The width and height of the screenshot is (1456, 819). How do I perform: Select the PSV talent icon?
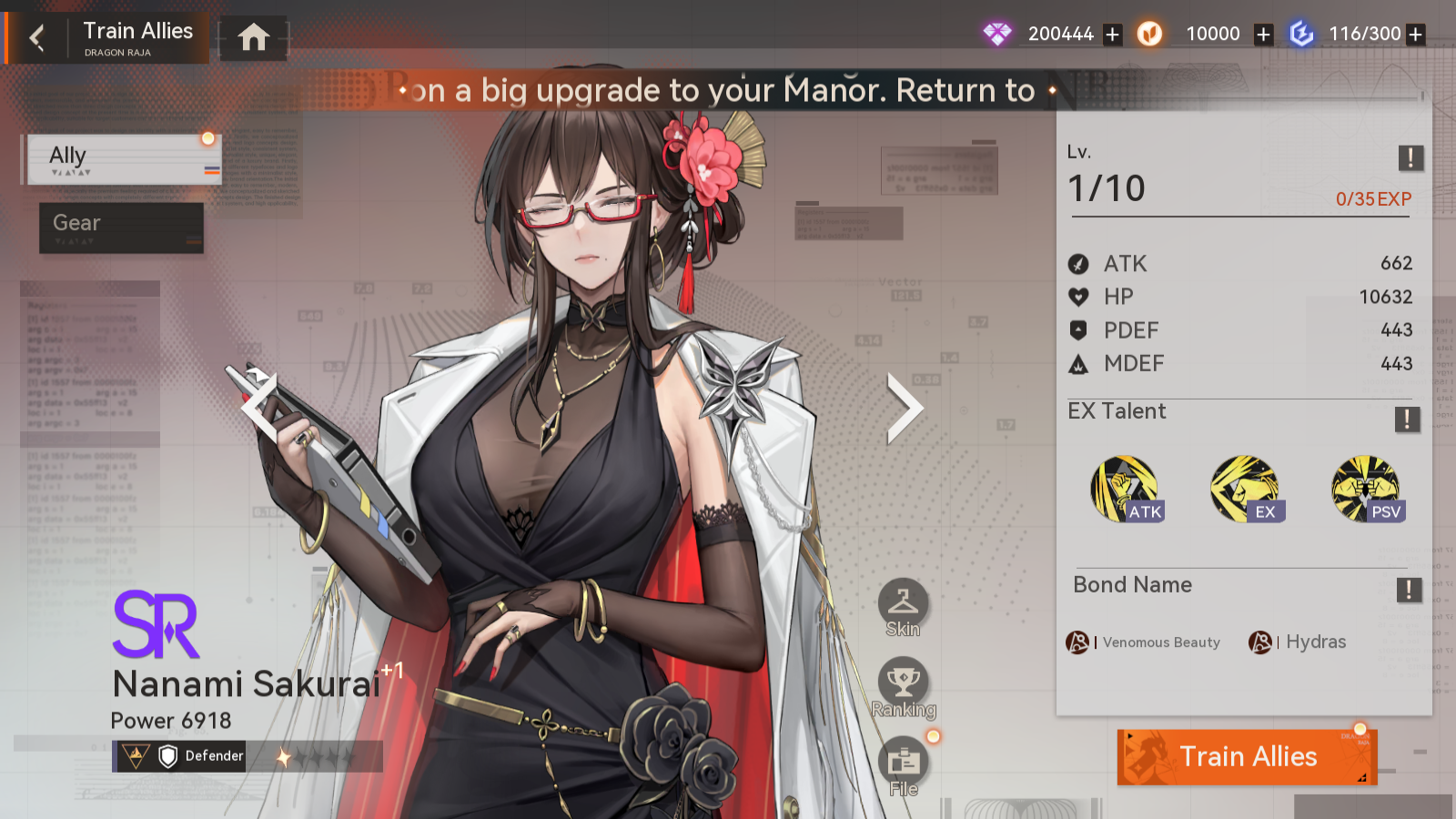[1366, 490]
